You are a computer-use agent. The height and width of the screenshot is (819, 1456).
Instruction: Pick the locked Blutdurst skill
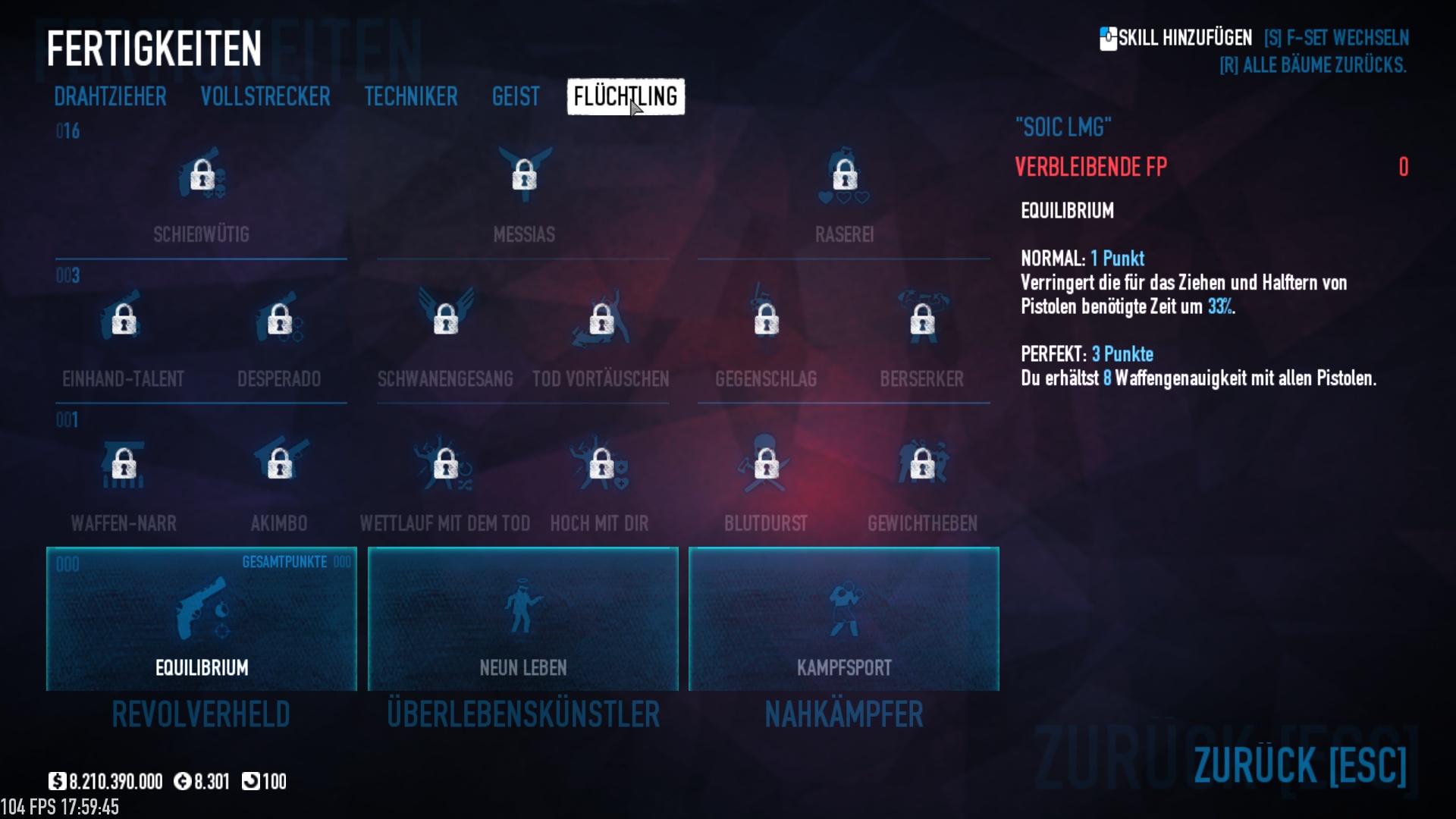[x=766, y=464]
